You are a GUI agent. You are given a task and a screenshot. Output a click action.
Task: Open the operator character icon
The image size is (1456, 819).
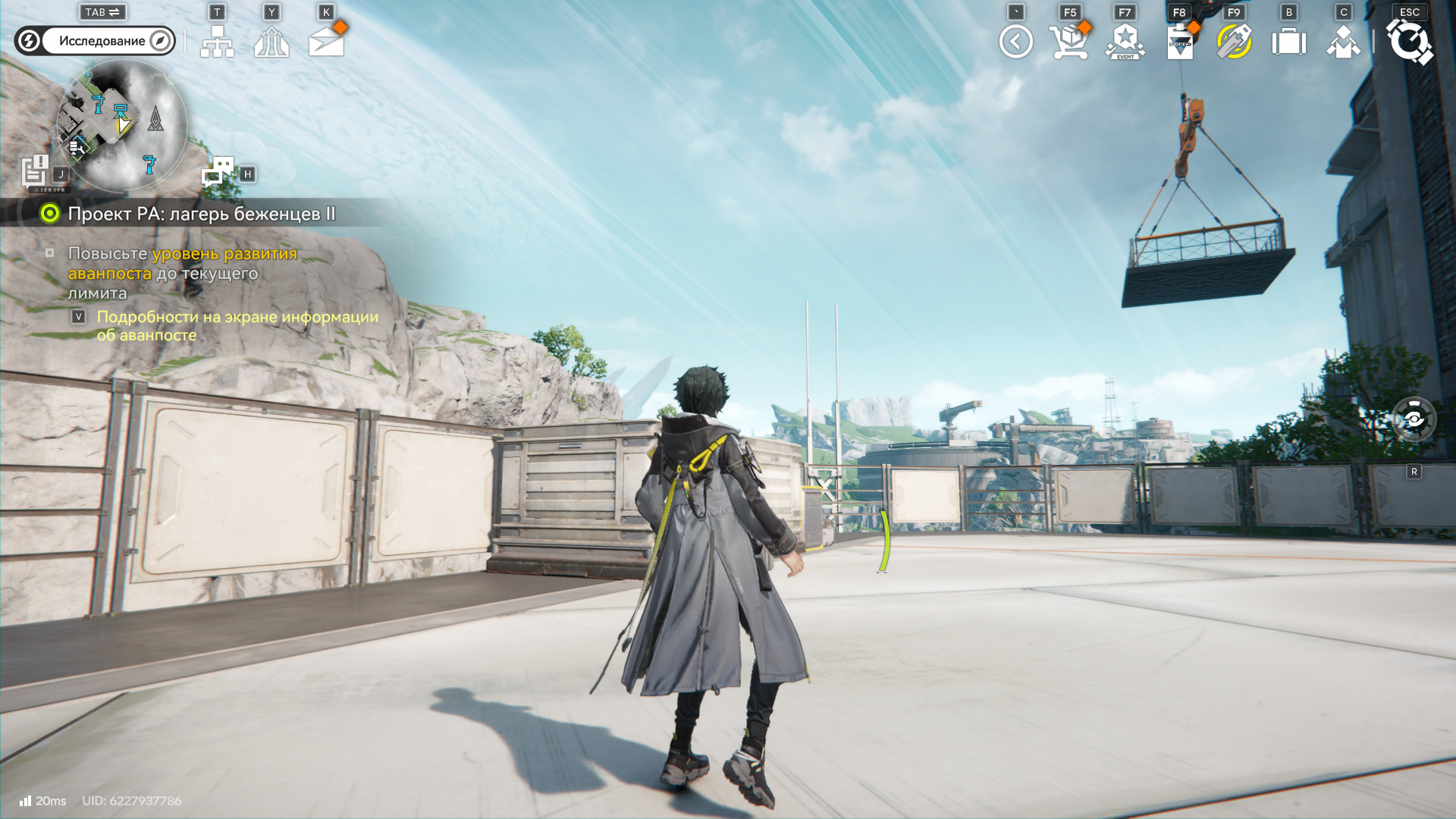pos(1343,42)
